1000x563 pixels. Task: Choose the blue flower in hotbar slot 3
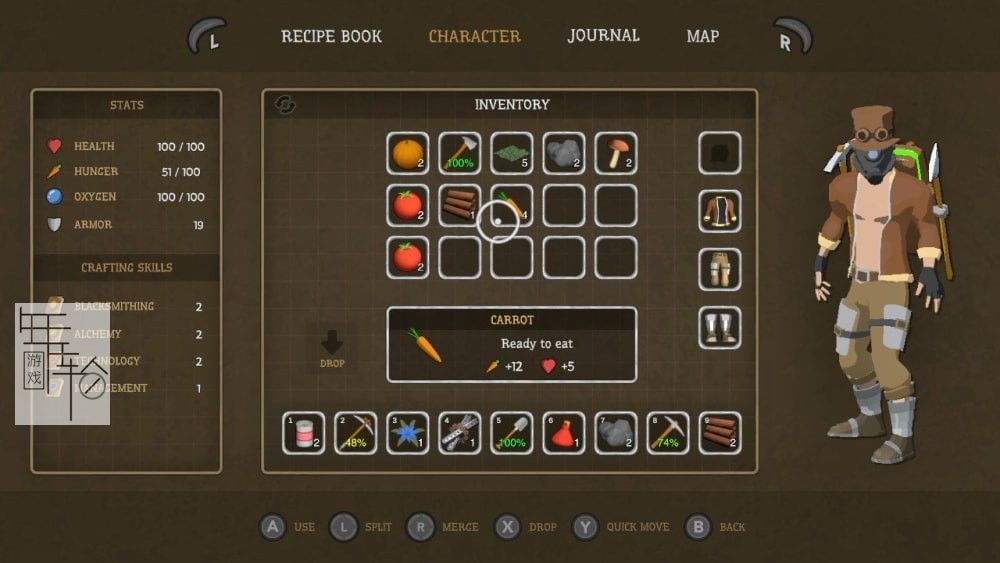pyautogui.click(x=408, y=433)
